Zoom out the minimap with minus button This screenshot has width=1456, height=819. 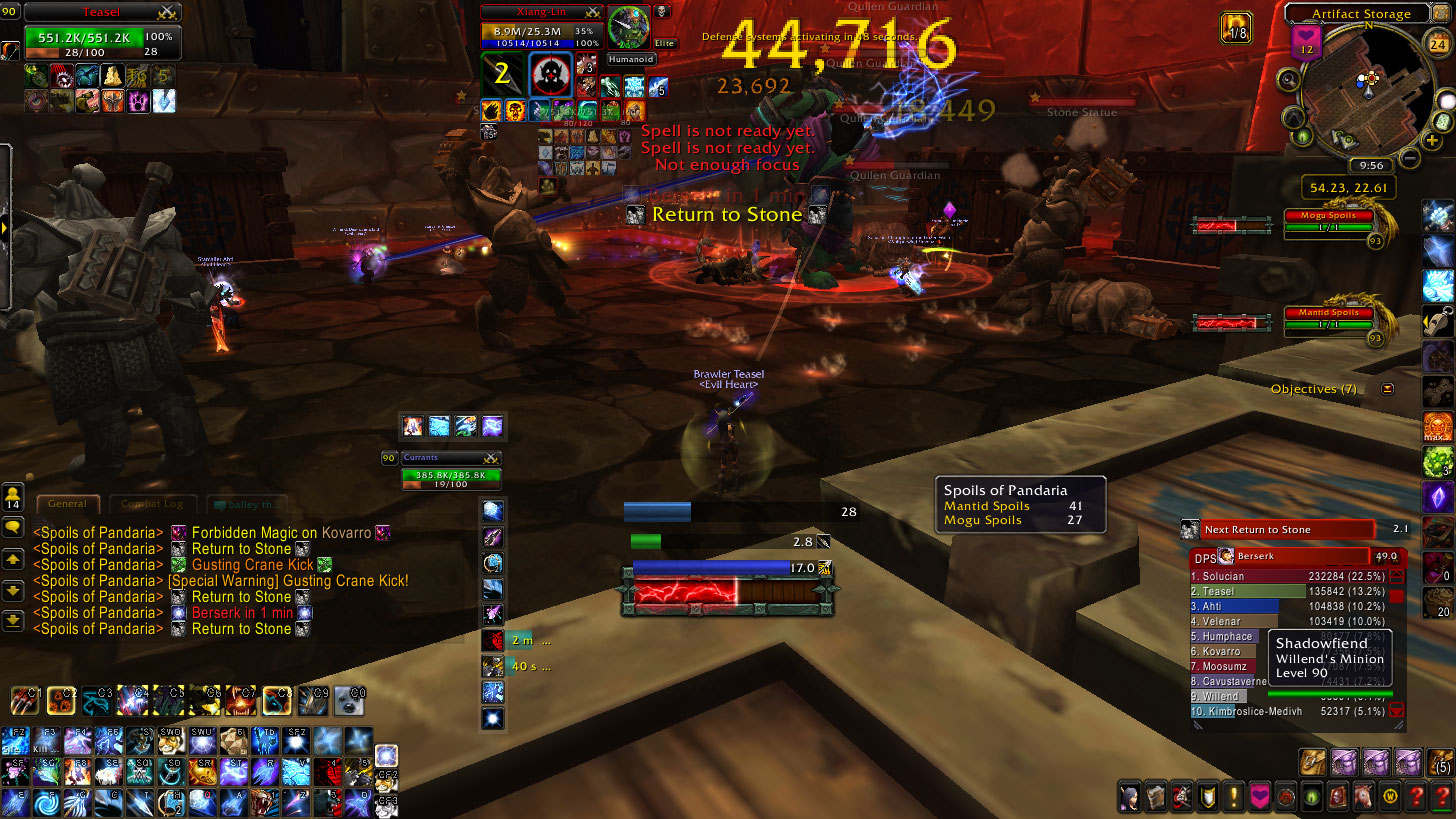[1409, 158]
